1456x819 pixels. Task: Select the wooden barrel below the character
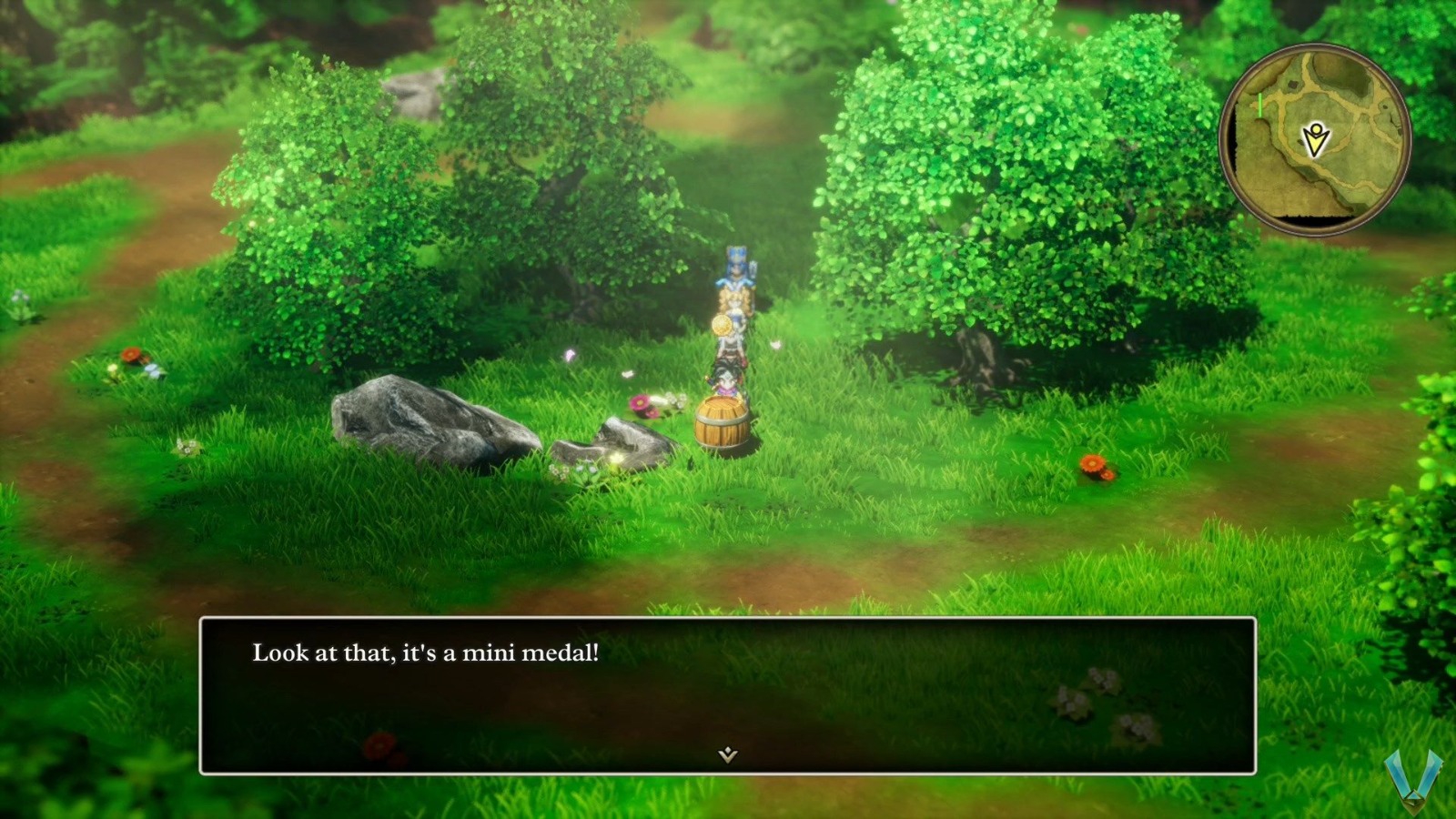(722, 423)
